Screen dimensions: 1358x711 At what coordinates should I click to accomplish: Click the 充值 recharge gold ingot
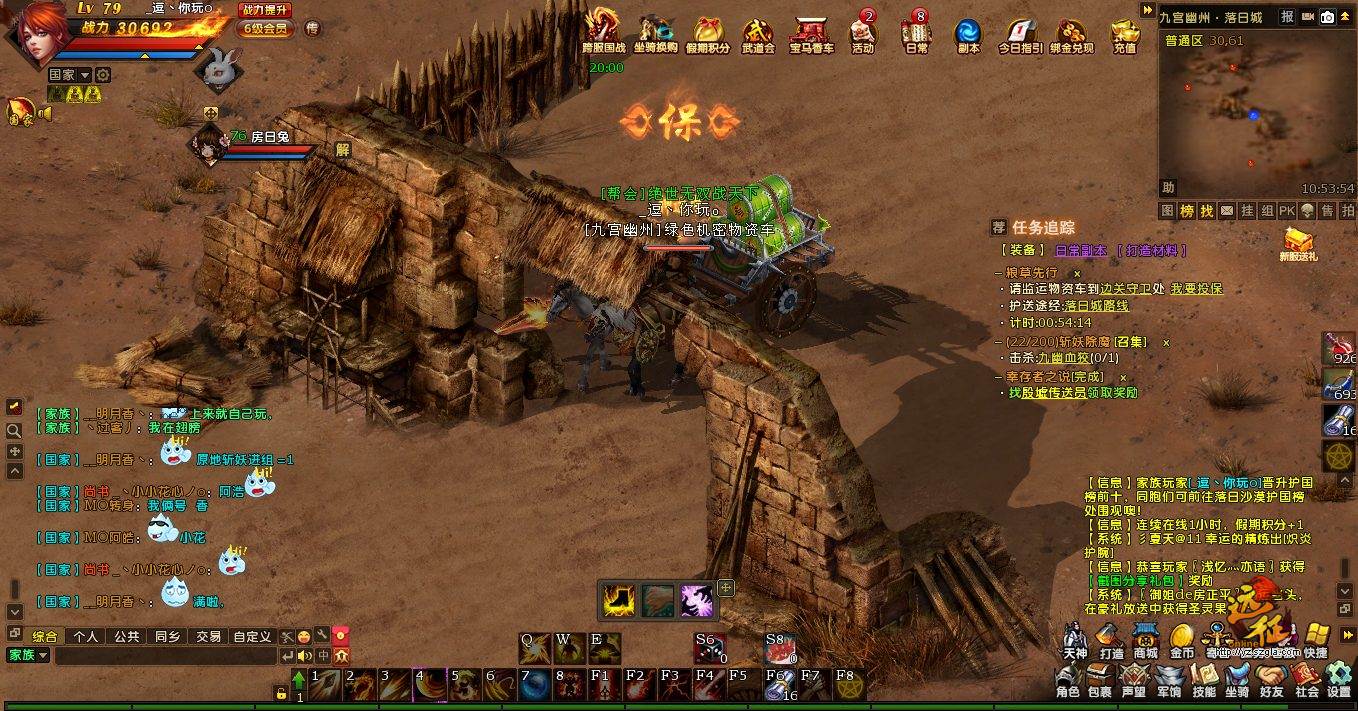(1125, 35)
